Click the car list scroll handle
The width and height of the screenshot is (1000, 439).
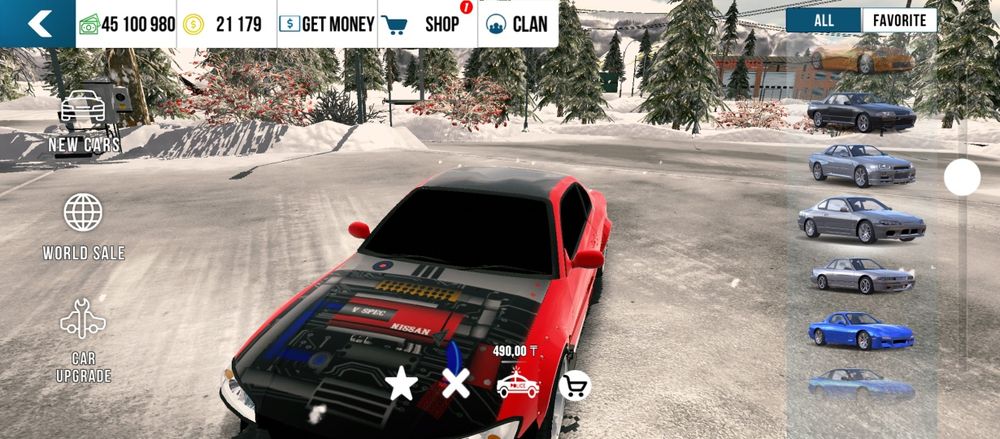pyautogui.click(x=962, y=178)
